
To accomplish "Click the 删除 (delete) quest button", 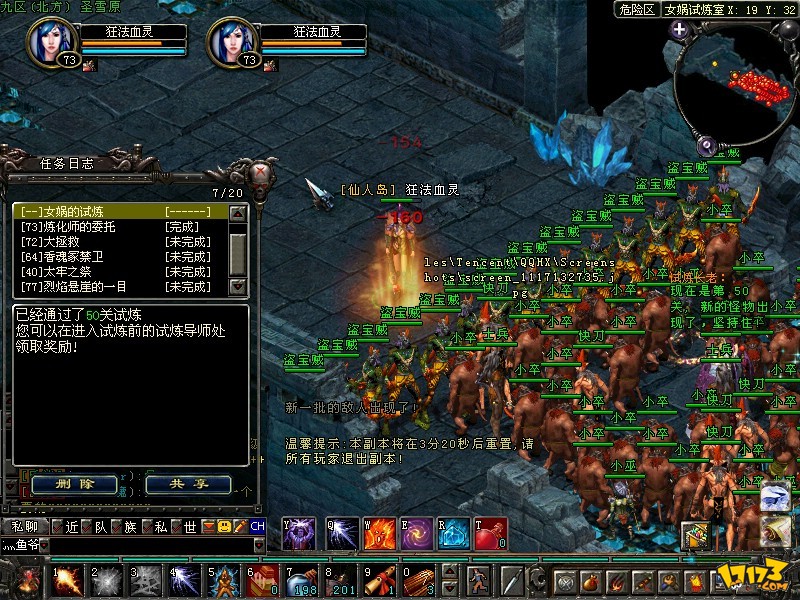I will (74, 484).
